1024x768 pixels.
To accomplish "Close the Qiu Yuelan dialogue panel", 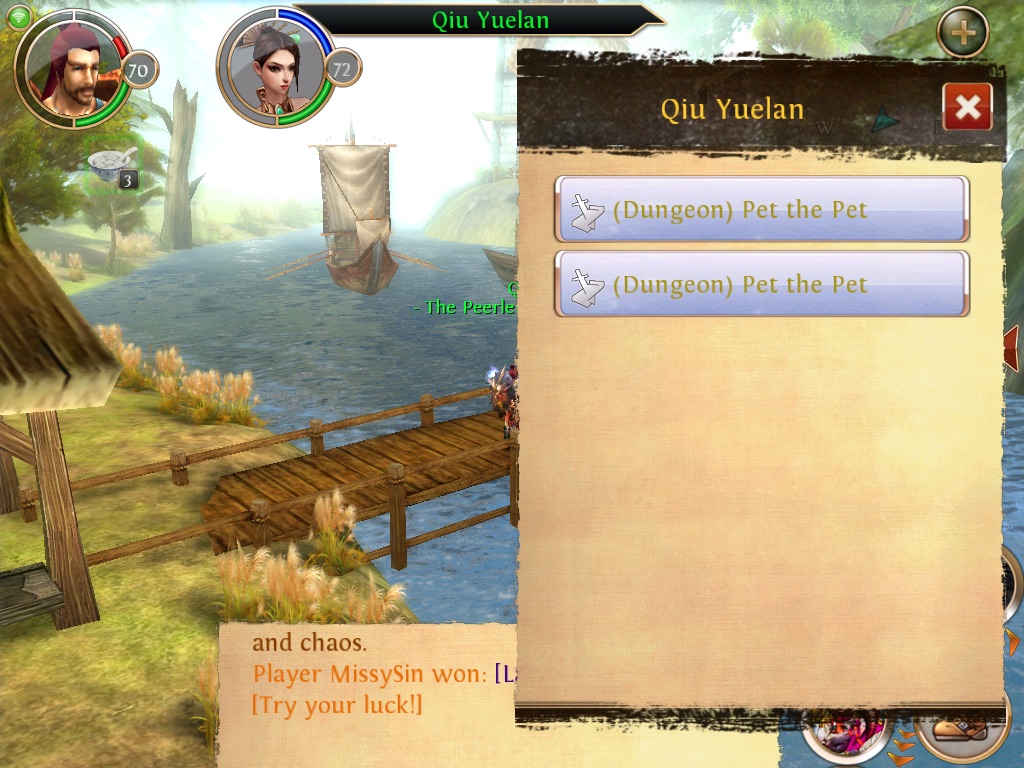I will [x=967, y=107].
